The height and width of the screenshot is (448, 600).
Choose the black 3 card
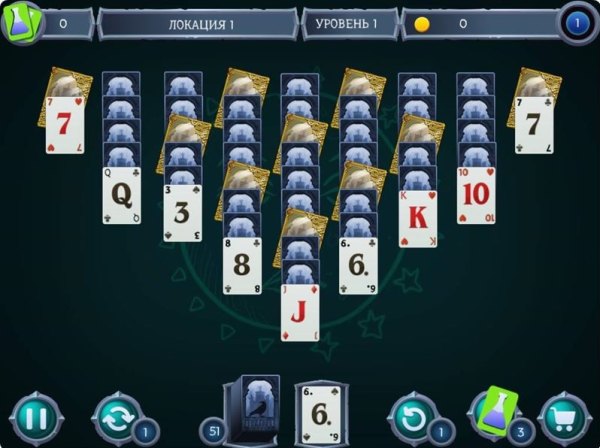[x=183, y=213]
